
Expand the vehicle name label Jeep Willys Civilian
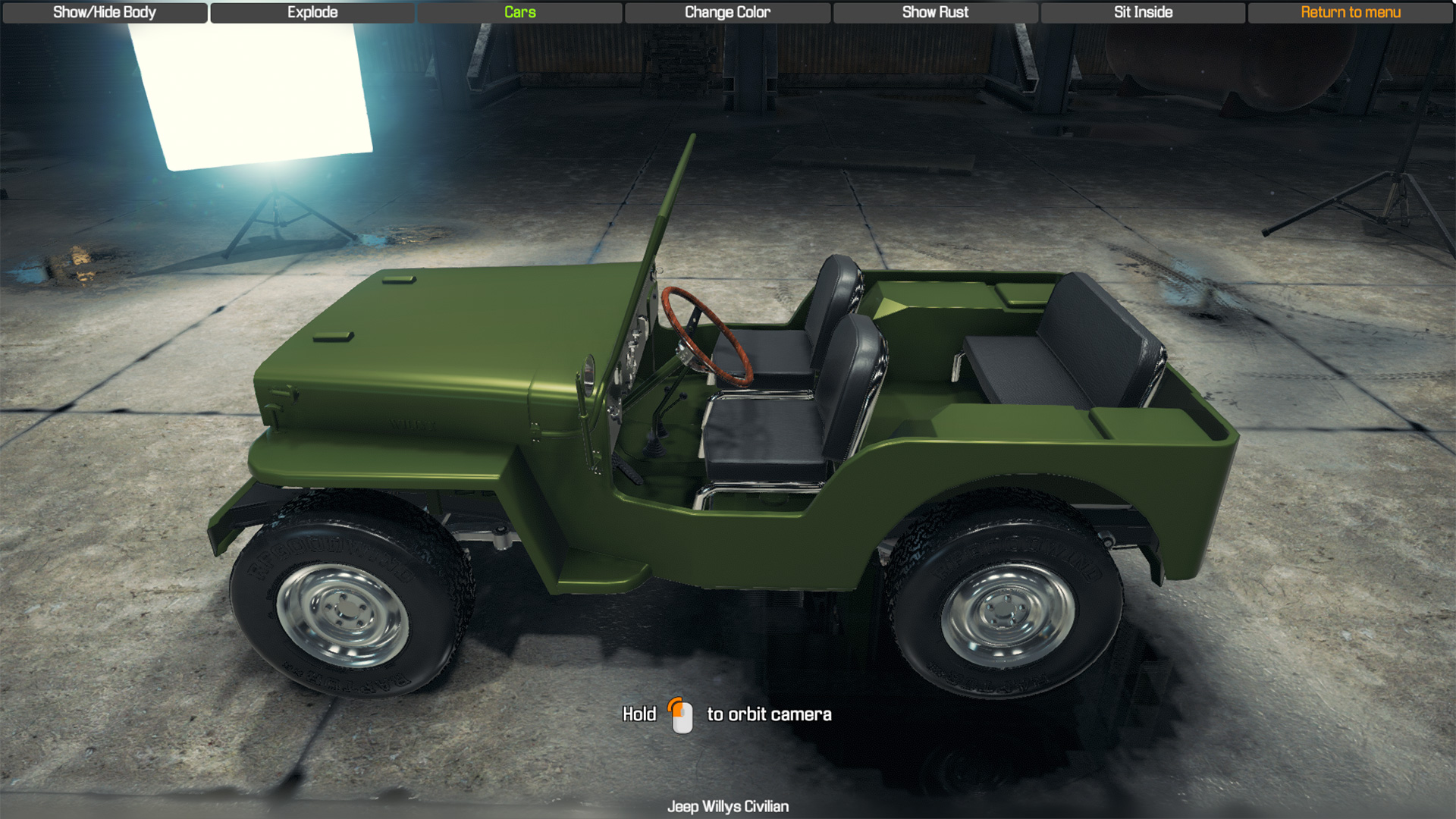tap(727, 806)
